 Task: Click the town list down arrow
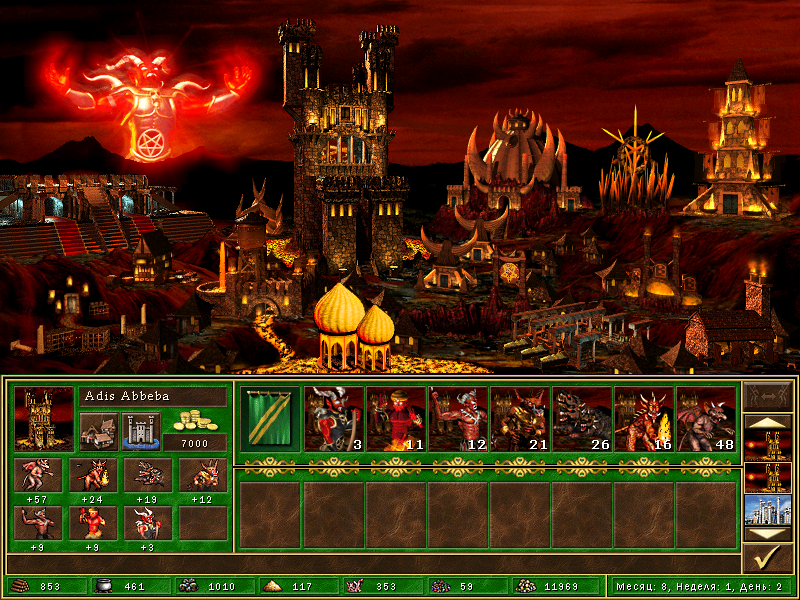768,535
